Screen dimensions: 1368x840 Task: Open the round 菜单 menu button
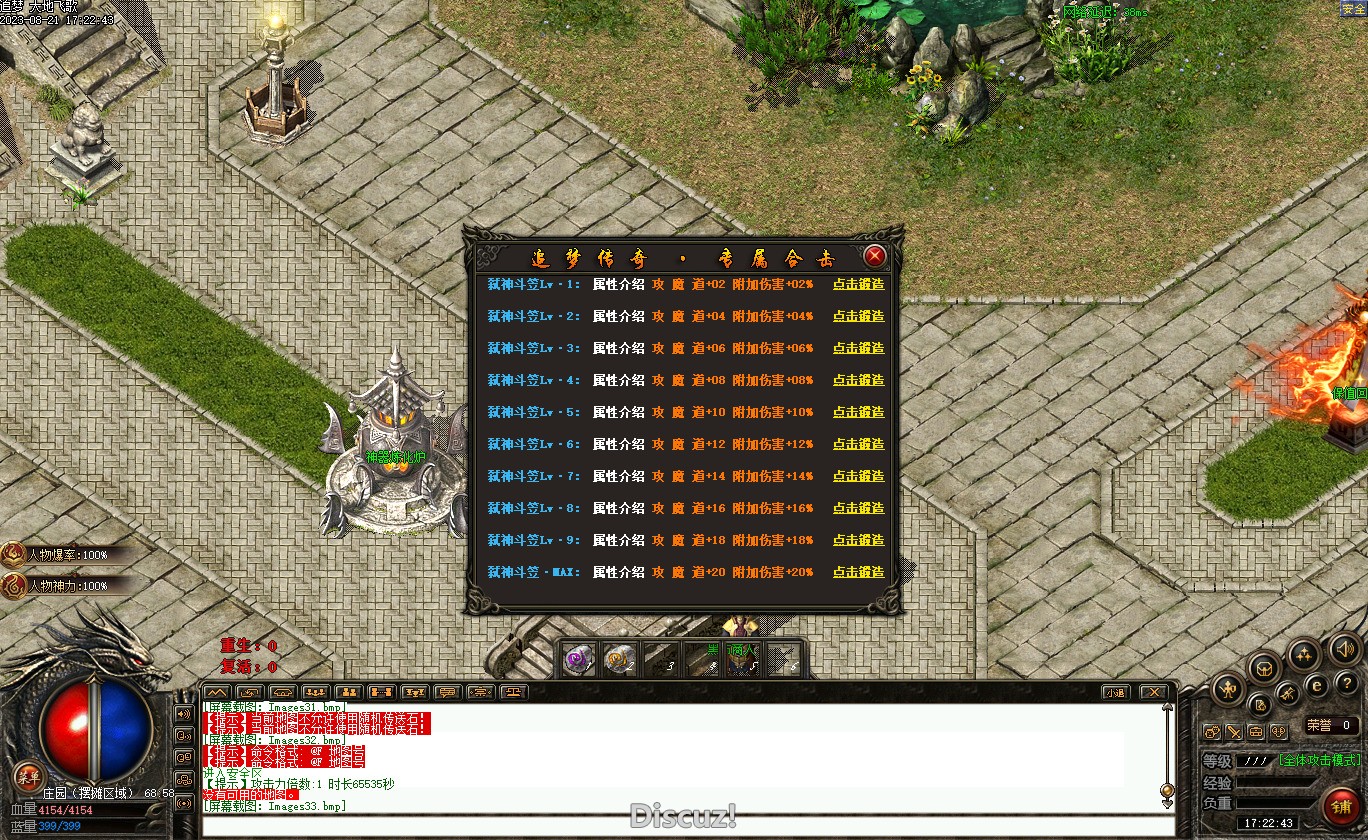[28, 777]
